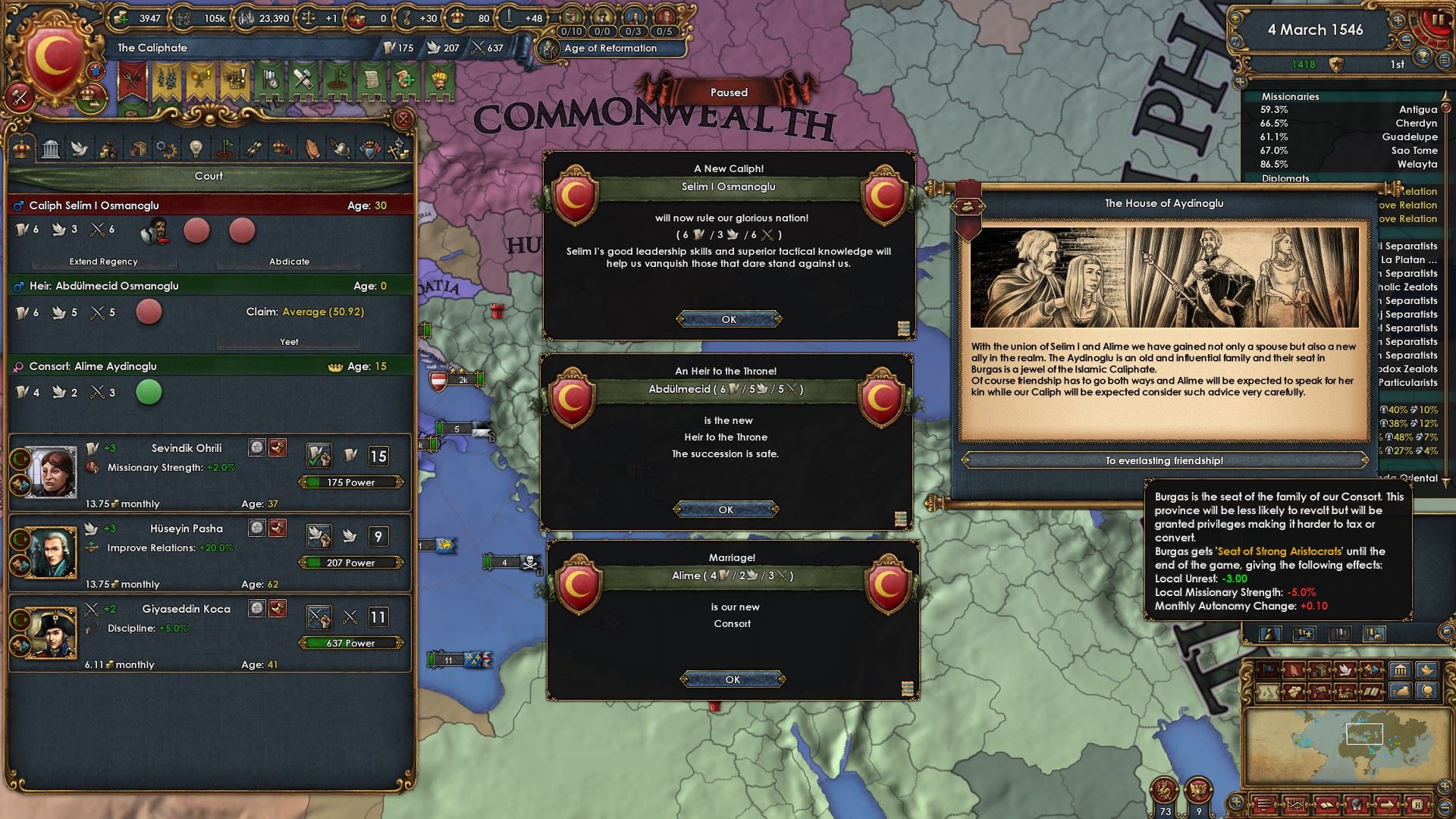Select Giyaseddin Koca's advisor portrait
Image resolution: width=1456 pixels, height=819 pixels.
click(x=52, y=632)
